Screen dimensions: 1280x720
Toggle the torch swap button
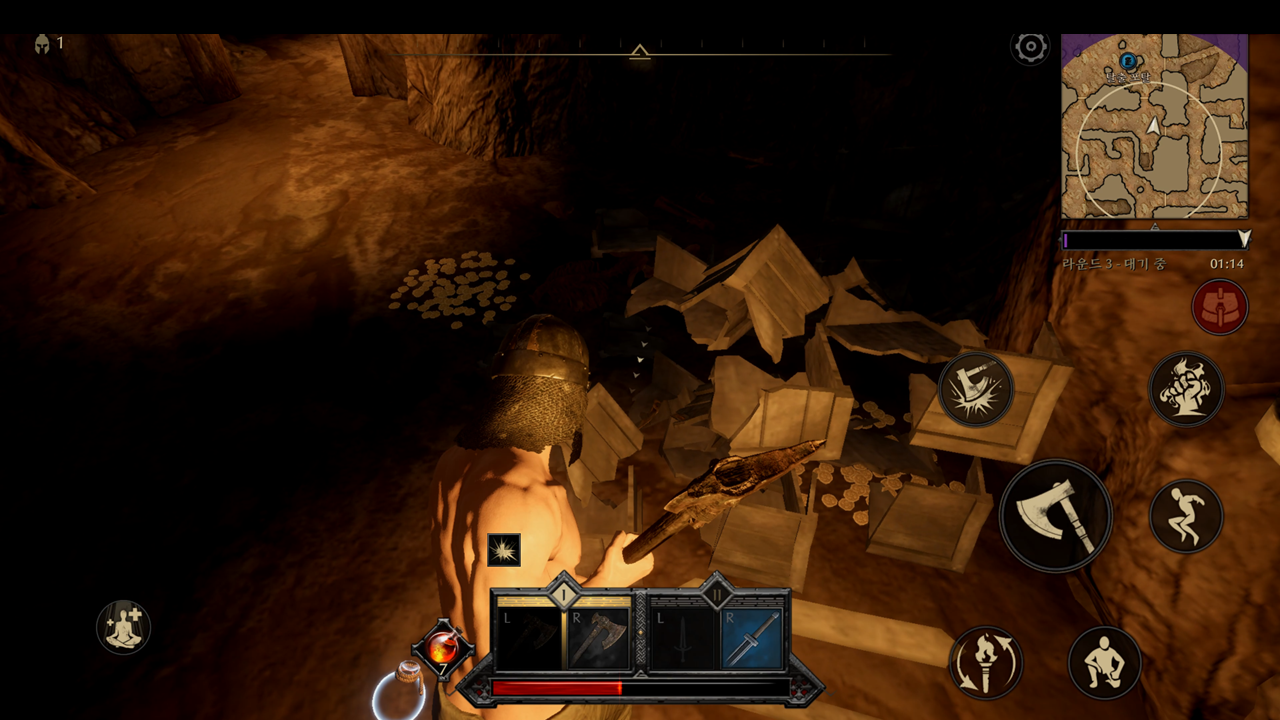pos(985,662)
